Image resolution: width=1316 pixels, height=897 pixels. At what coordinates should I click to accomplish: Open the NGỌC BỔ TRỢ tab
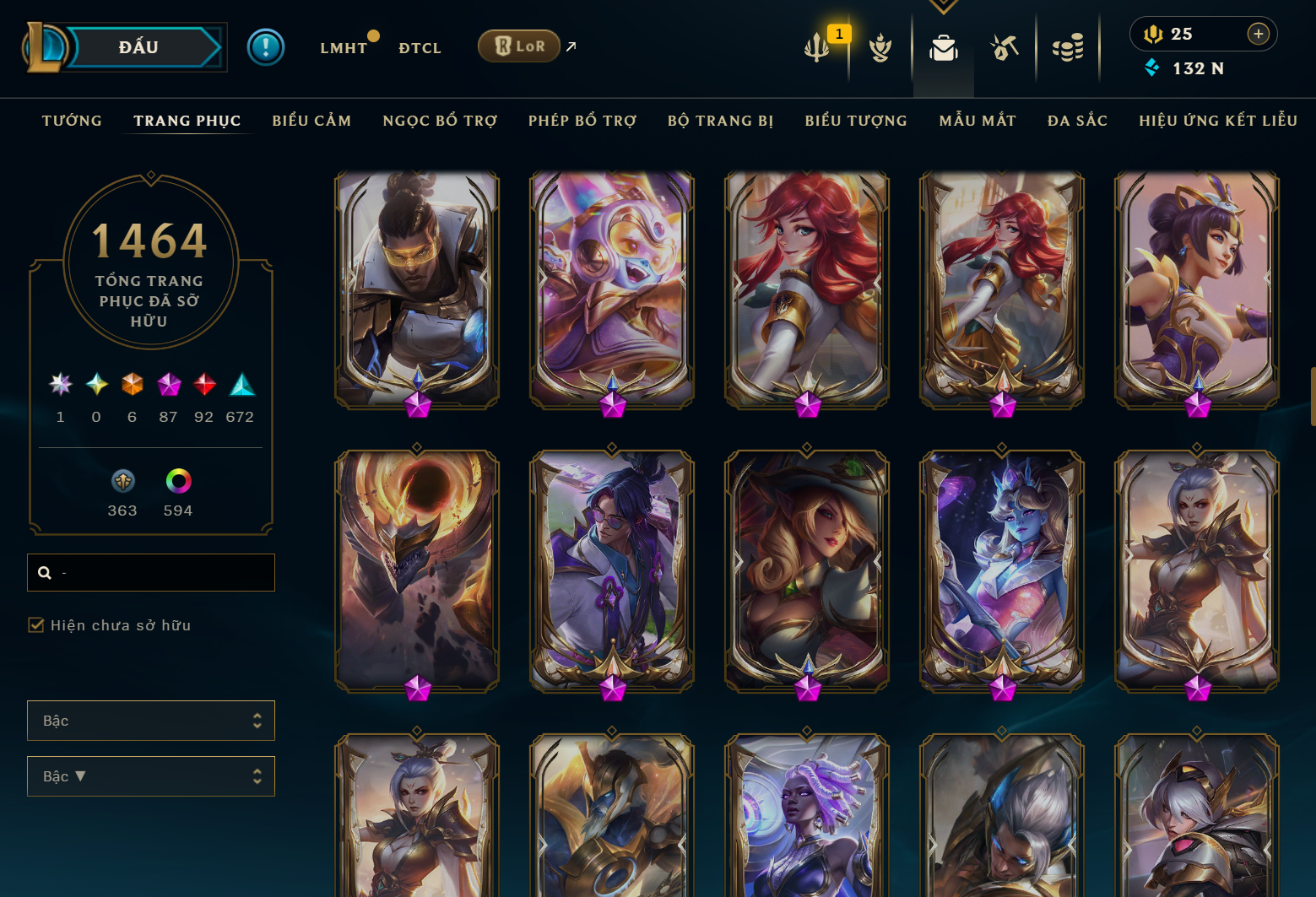[440, 121]
